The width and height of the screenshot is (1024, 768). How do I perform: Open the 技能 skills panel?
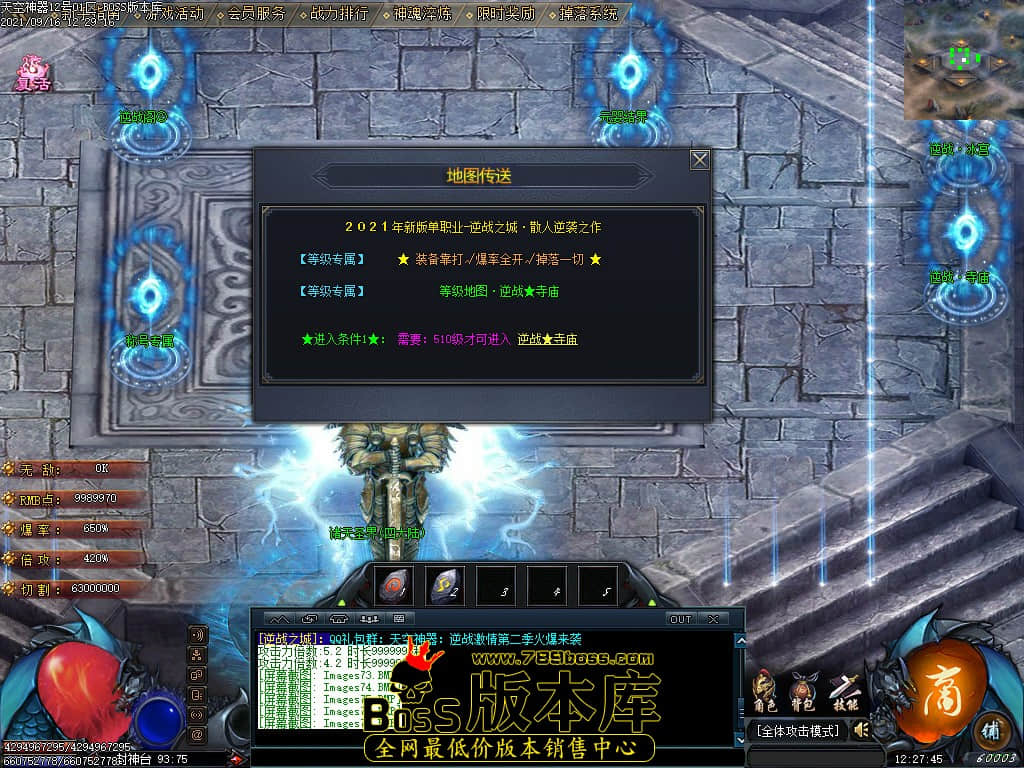[x=846, y=692]
